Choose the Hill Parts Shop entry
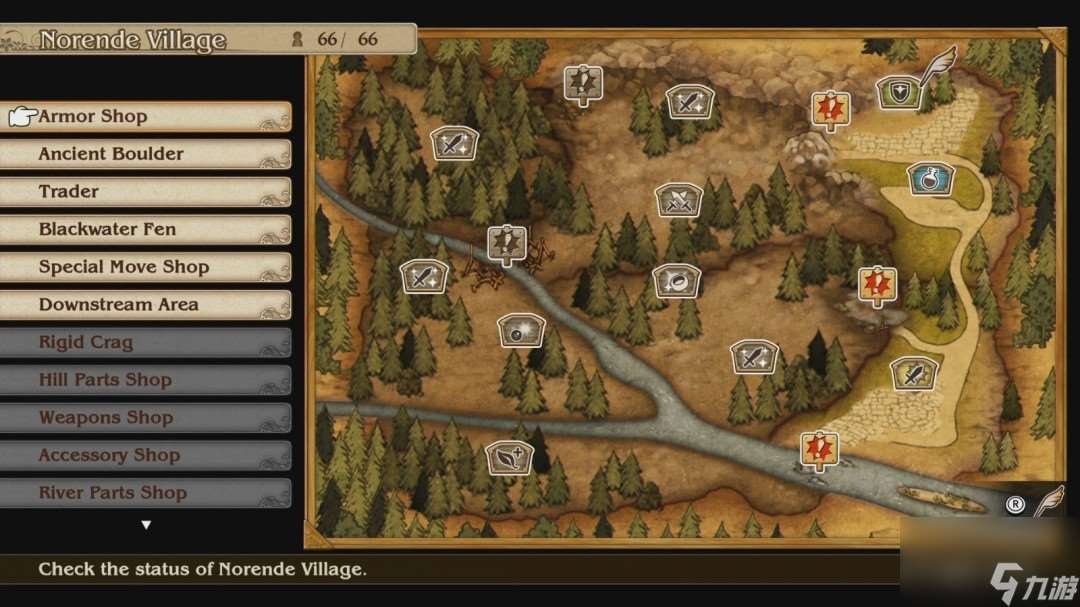 (x=146, y=380)
